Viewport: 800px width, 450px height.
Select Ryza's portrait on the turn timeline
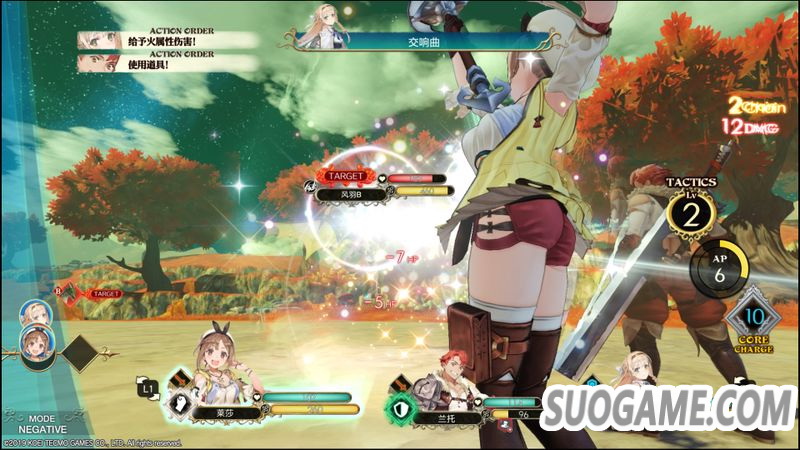37,345
